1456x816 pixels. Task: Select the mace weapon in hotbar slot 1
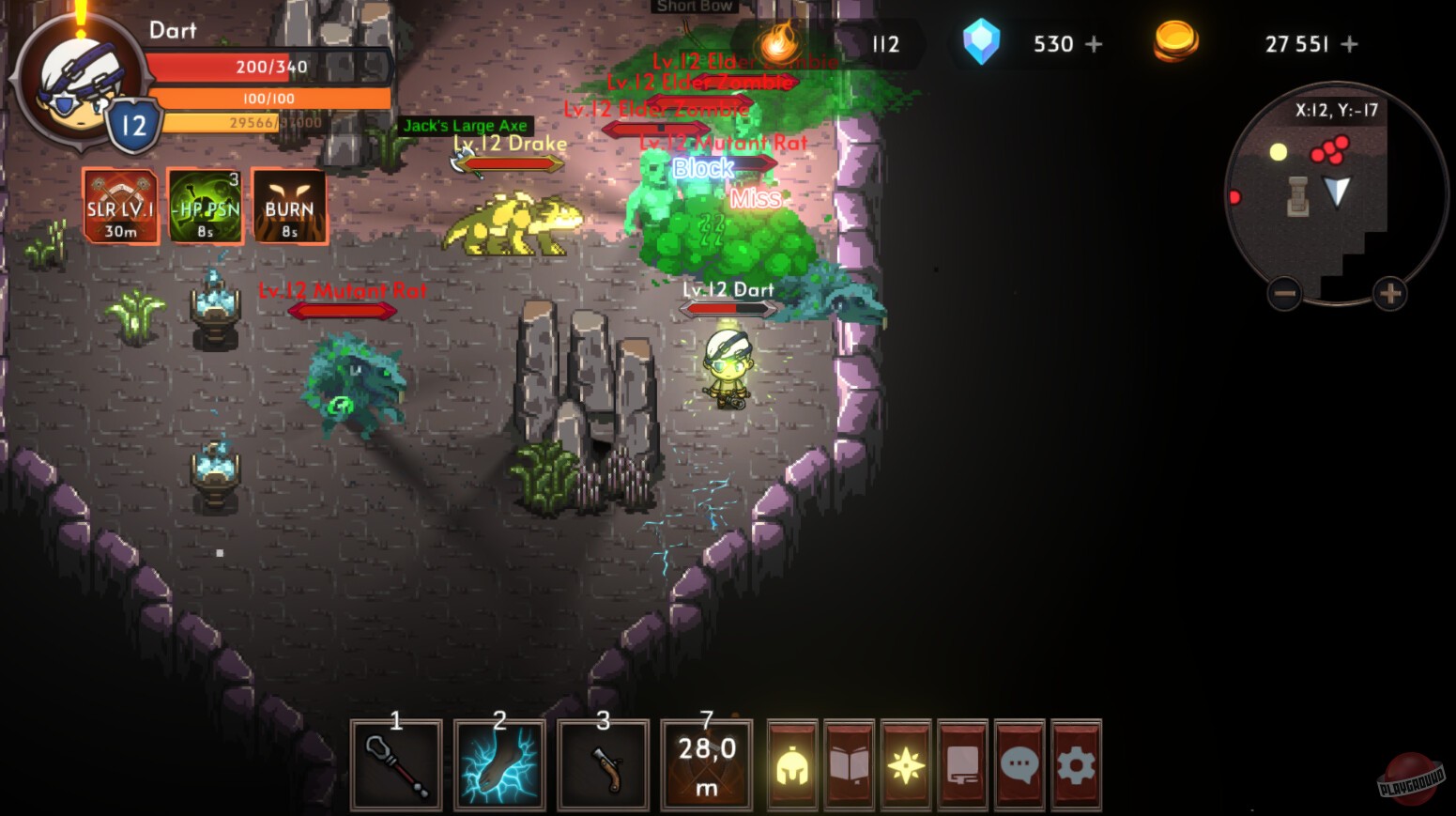[x=395, y=763]
